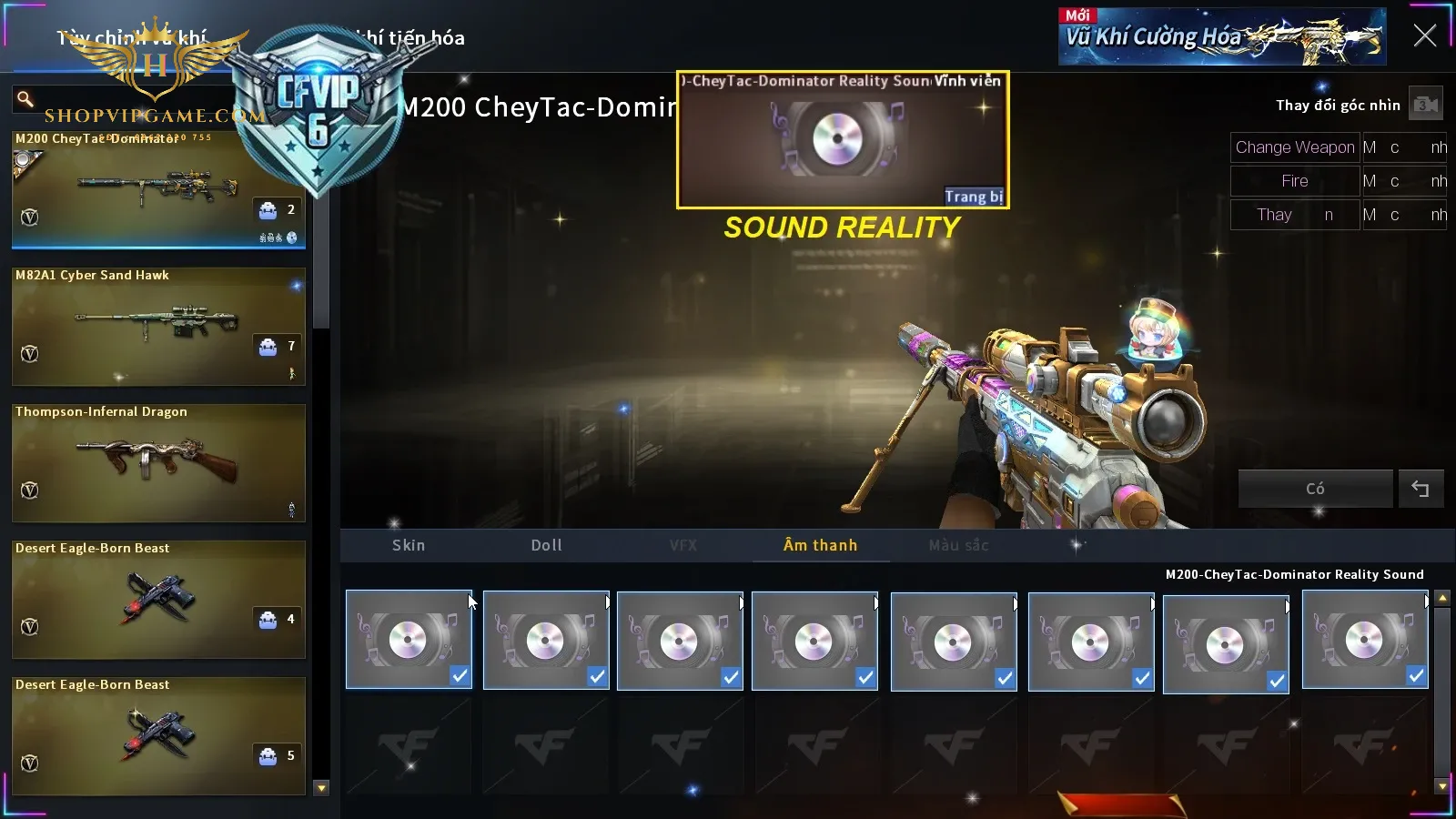Click the sound list up arrow
The height and width of the screenshot is (819, 1456).
coord(1442,598)
